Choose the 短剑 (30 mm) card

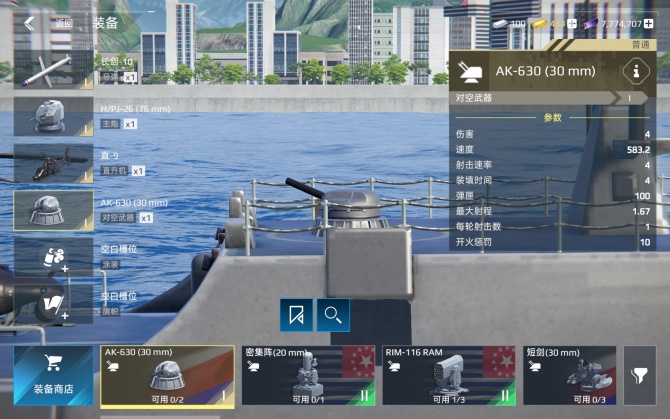click(x=569, y=375)
